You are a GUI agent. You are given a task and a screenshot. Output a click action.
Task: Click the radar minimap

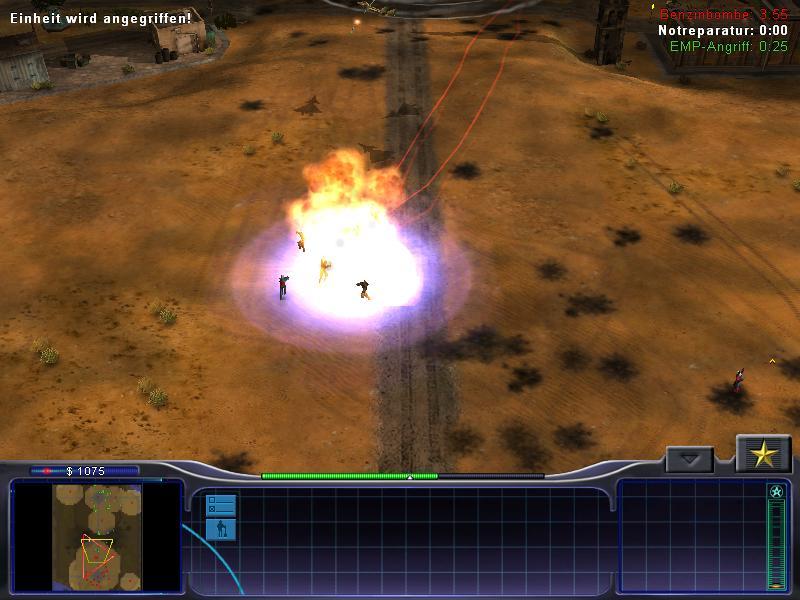point(97,536)
